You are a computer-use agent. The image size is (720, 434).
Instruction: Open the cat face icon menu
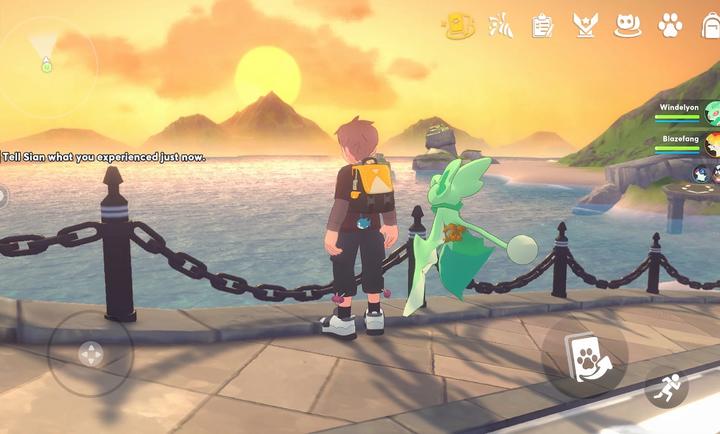[627, 26]
